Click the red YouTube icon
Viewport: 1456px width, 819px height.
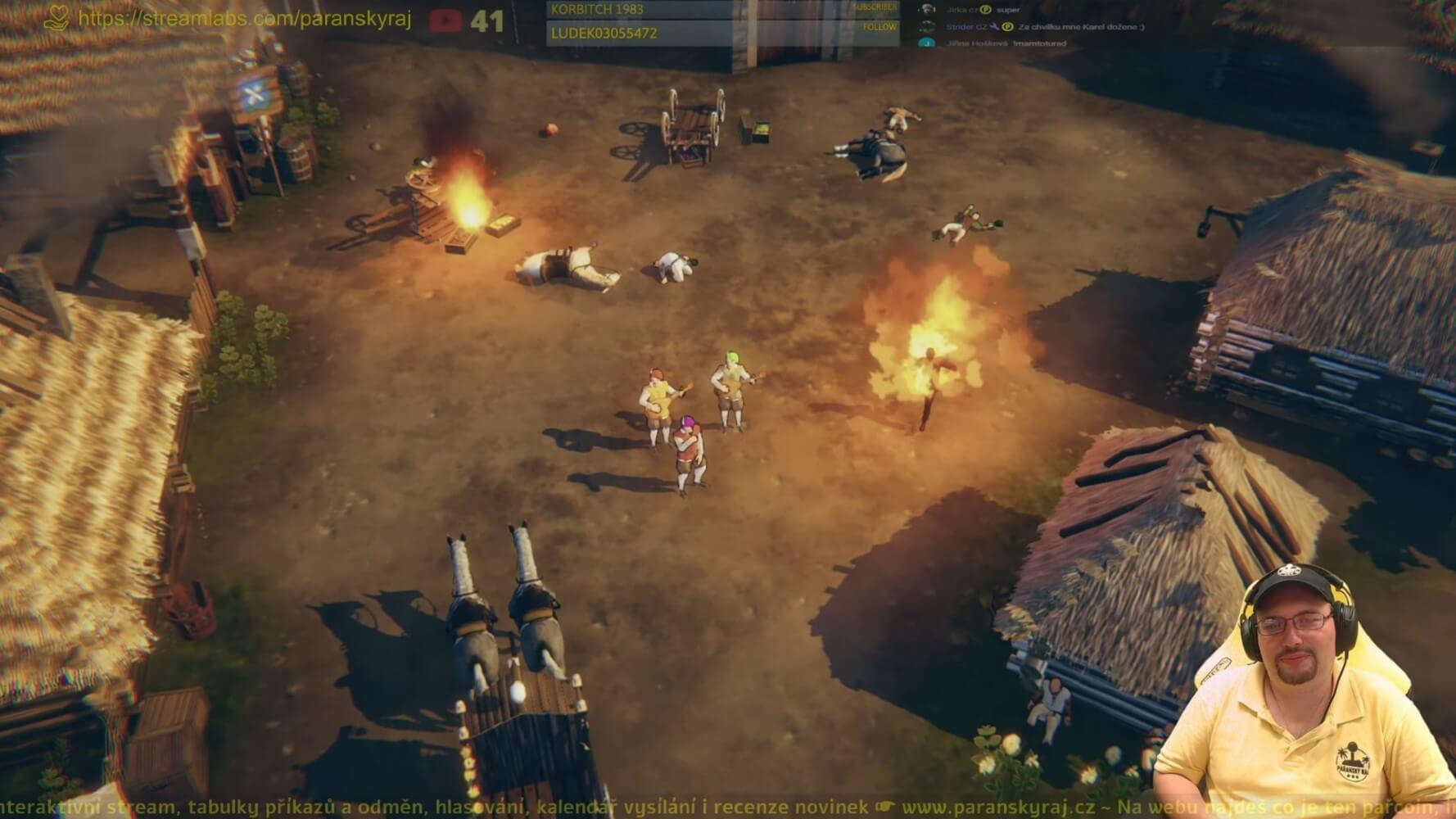click(445, 20)
